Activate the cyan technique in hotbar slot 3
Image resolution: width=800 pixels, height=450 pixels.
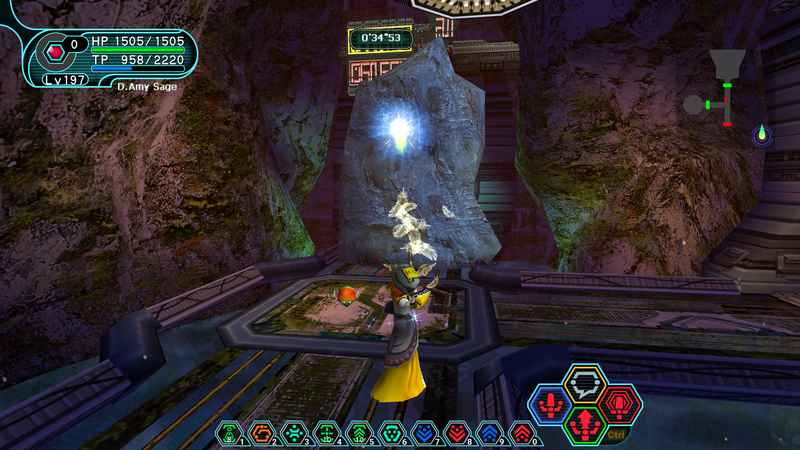pos(294,433)
